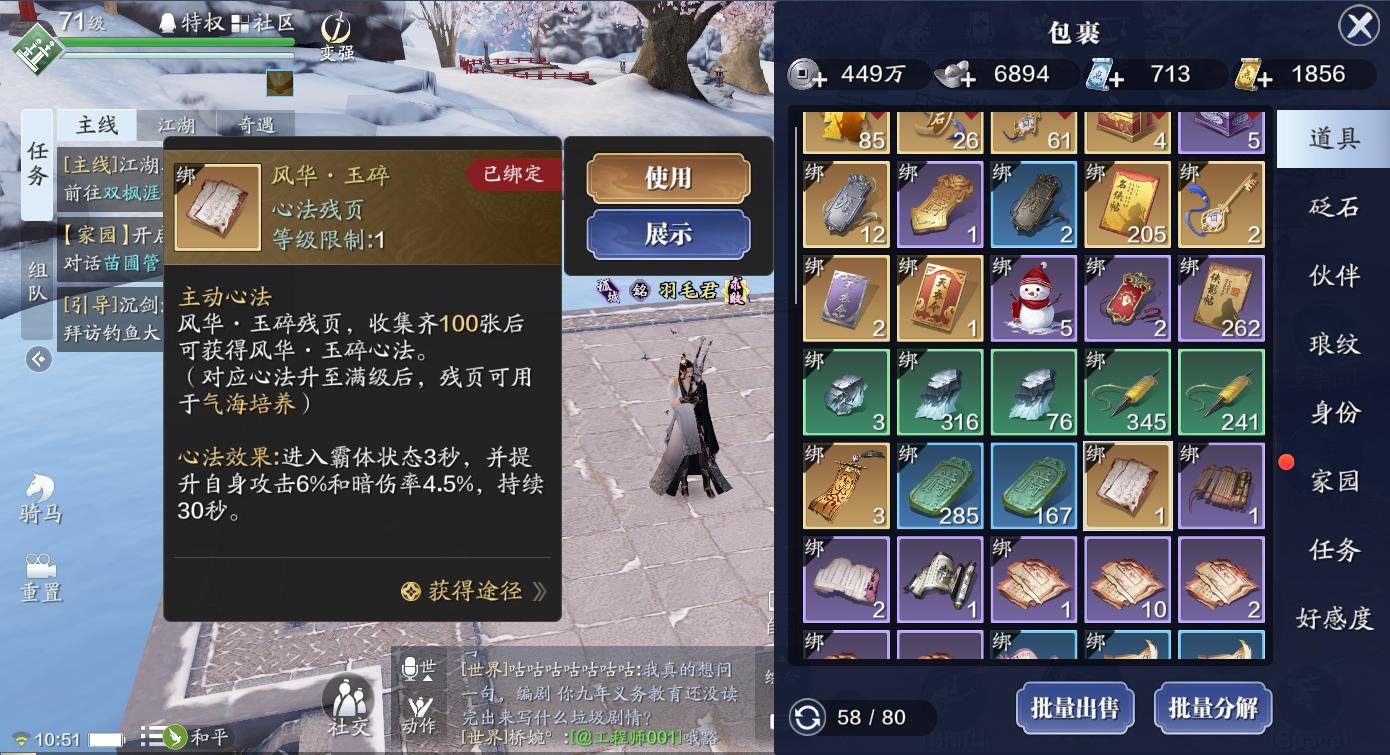Select the snowman item slot
Image resolution: width=1390 pixels, height=755 pixels.
(1033, 298)
